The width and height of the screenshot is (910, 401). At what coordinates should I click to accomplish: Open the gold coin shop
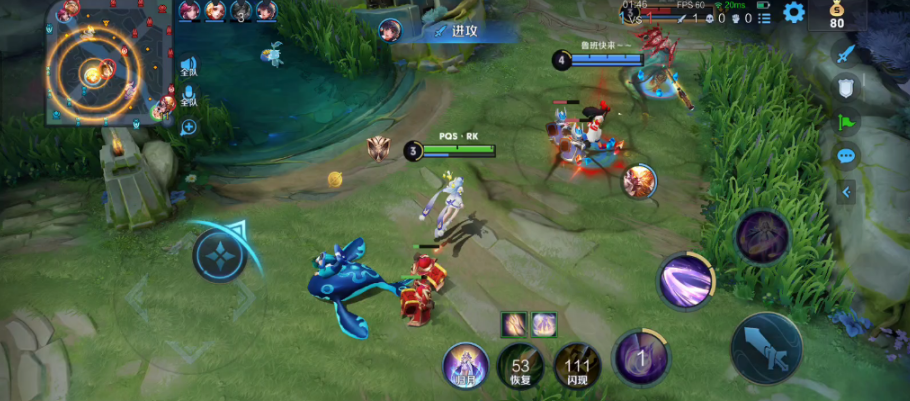click(x=837, y=16)
